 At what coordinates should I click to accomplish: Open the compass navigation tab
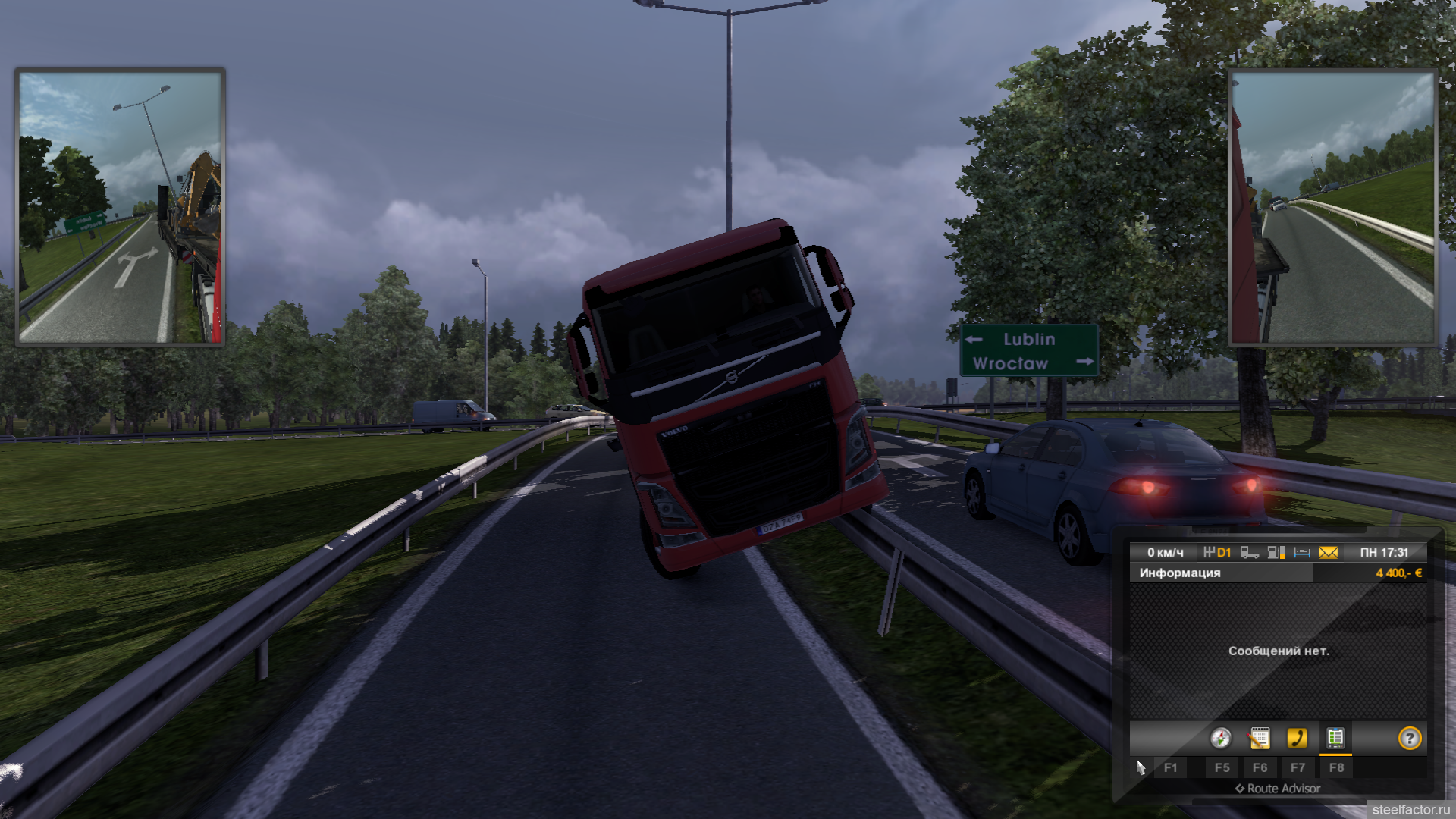tap(1221, 738)
